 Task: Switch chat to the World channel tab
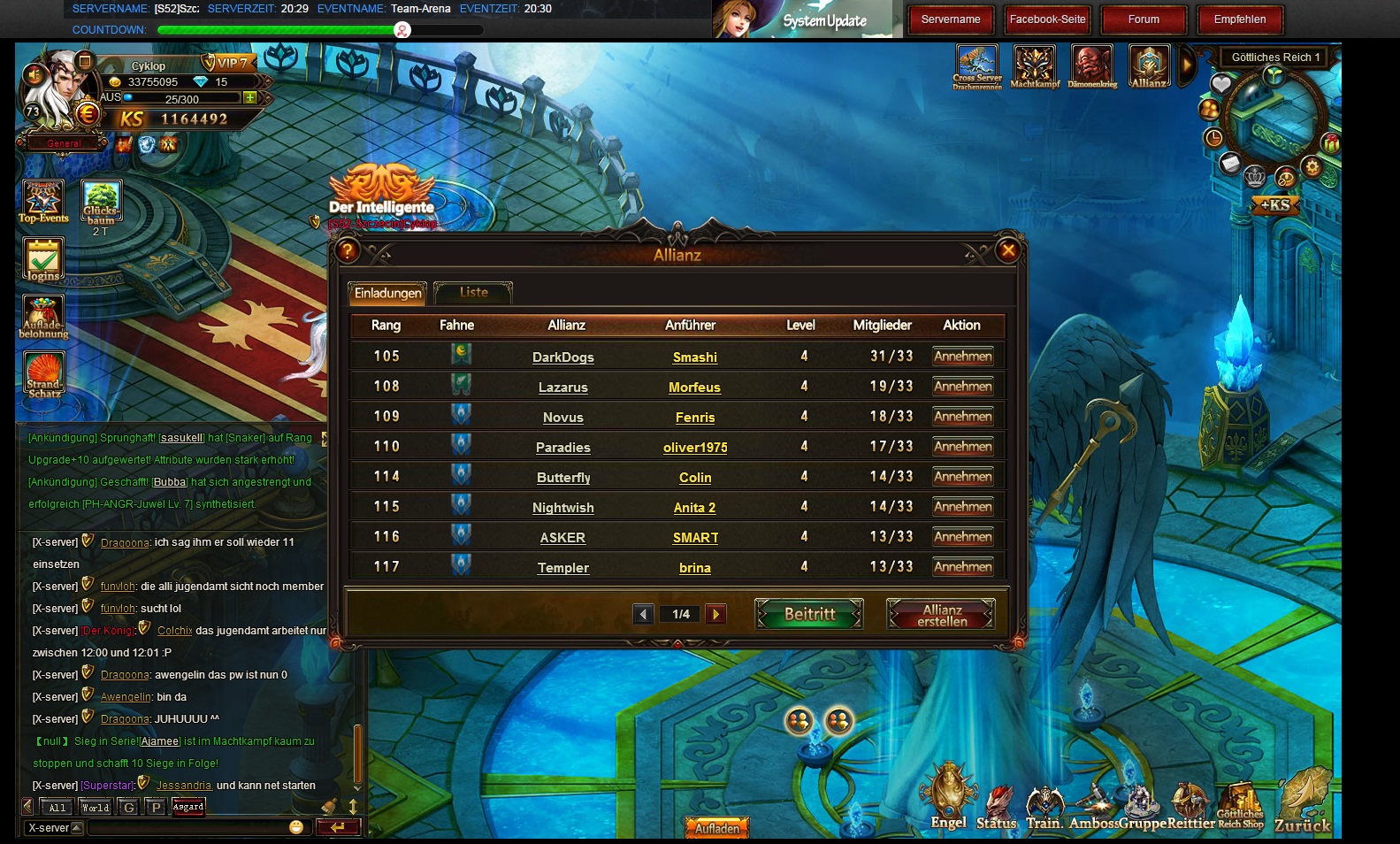click(x=95, y=807)
